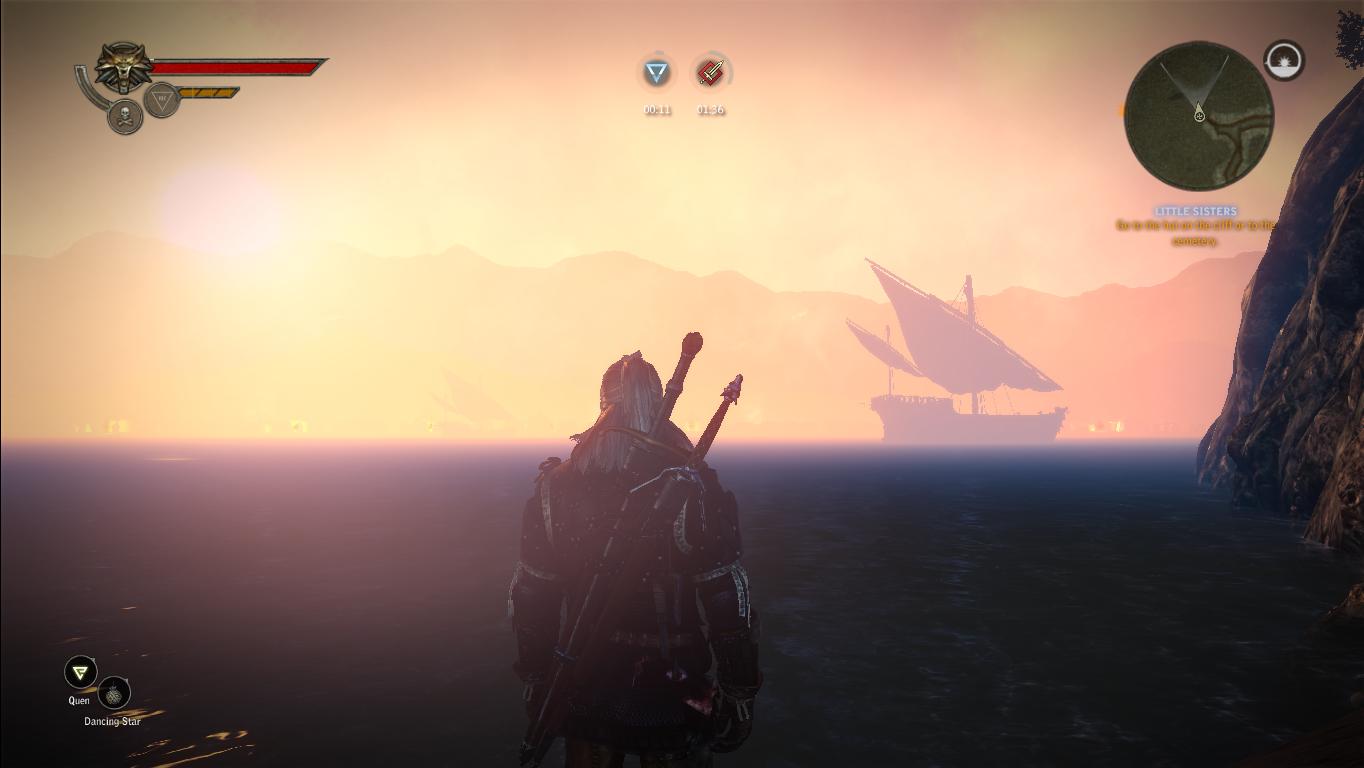The width and height of the screenshot is (1364, 768).
Task: Select the skull toxicity icon
Action: point(125,116)
